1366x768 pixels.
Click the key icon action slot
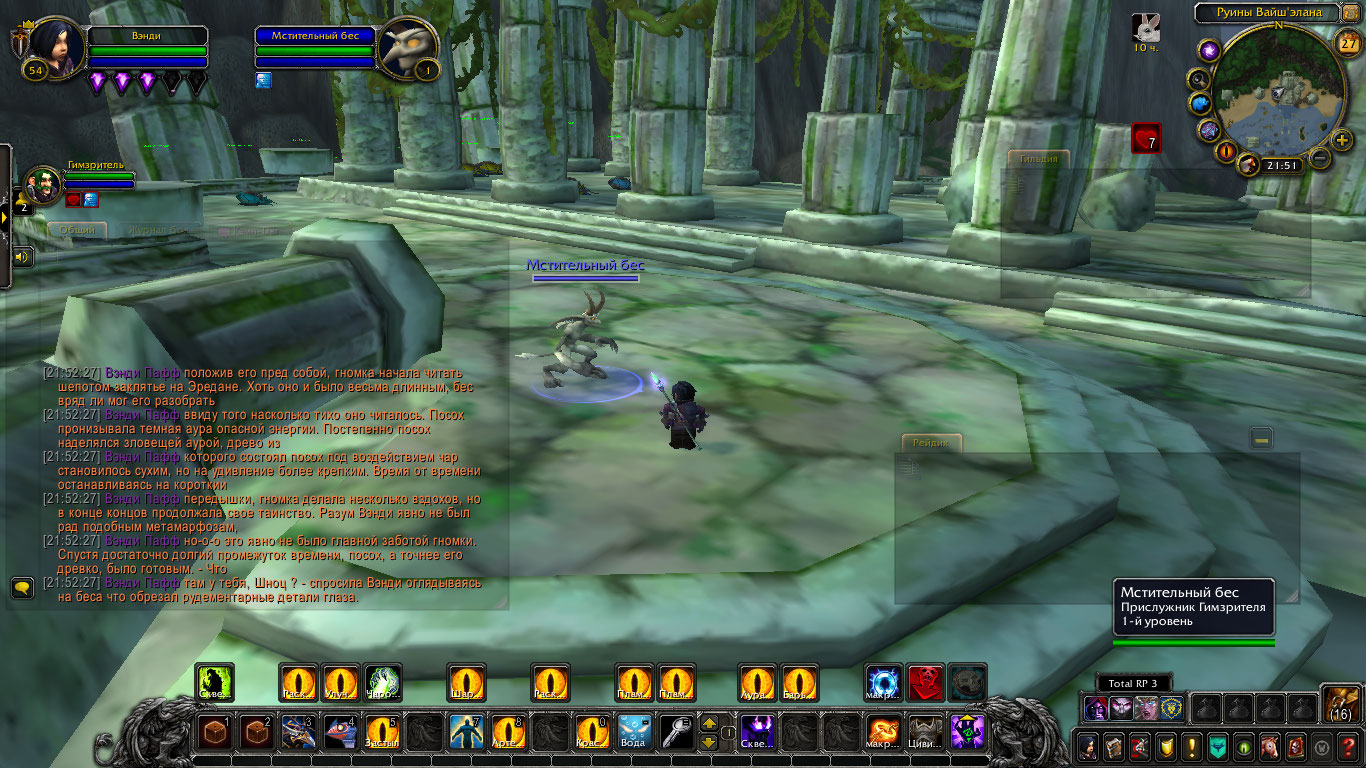676,732
